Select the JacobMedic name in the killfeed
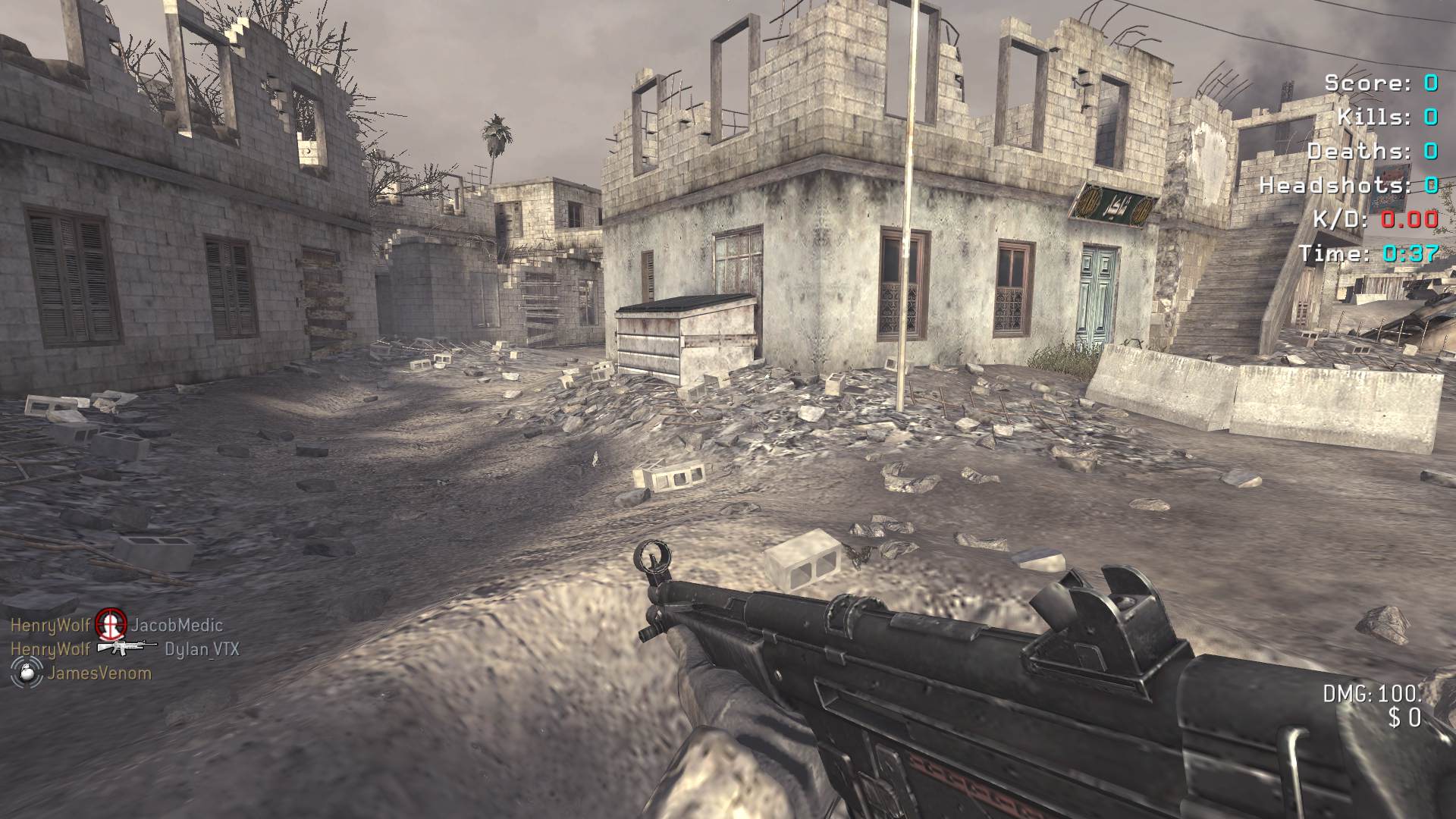1456x819 pixels. (177, 625)
